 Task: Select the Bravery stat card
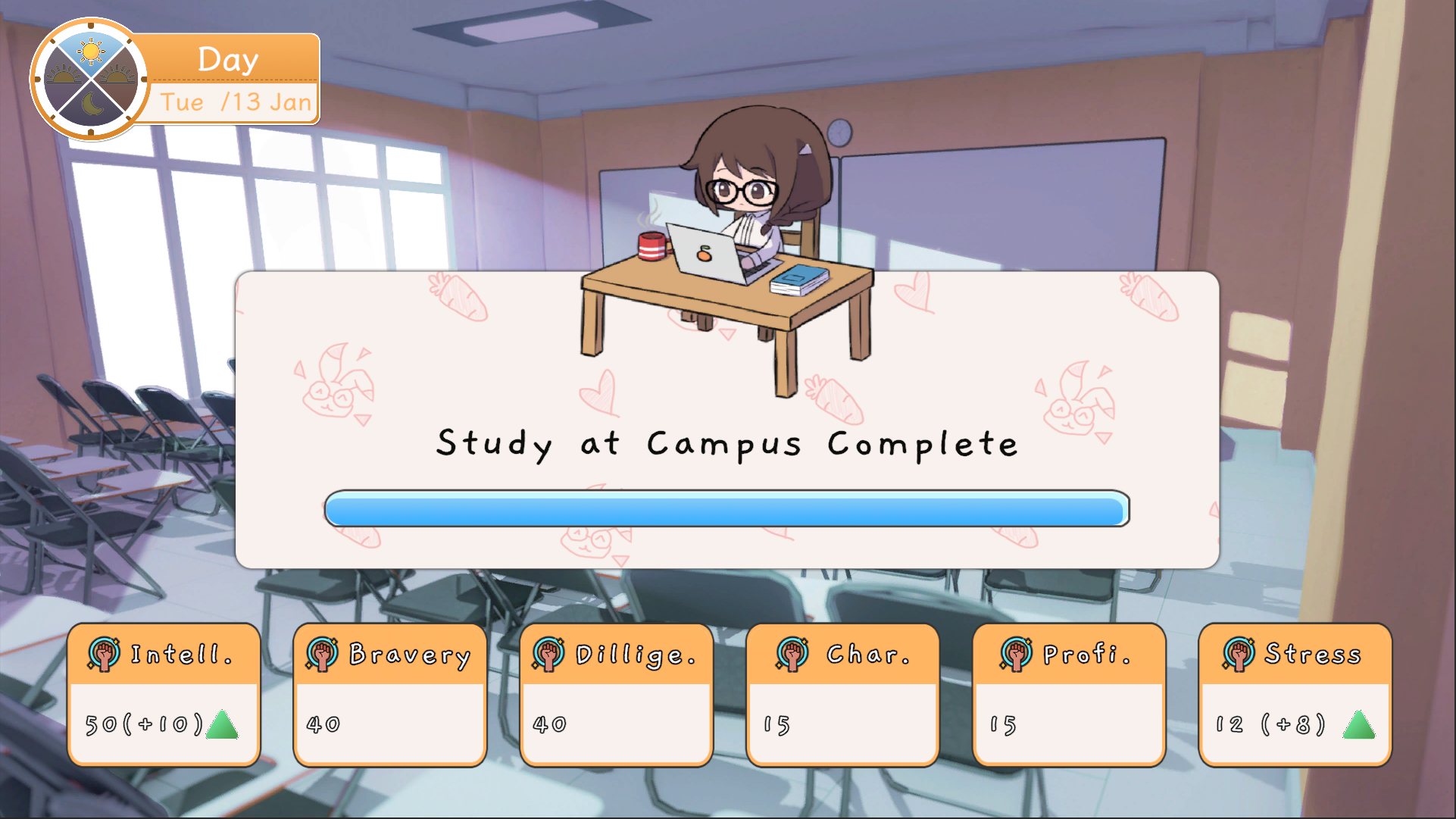[389, 694]
